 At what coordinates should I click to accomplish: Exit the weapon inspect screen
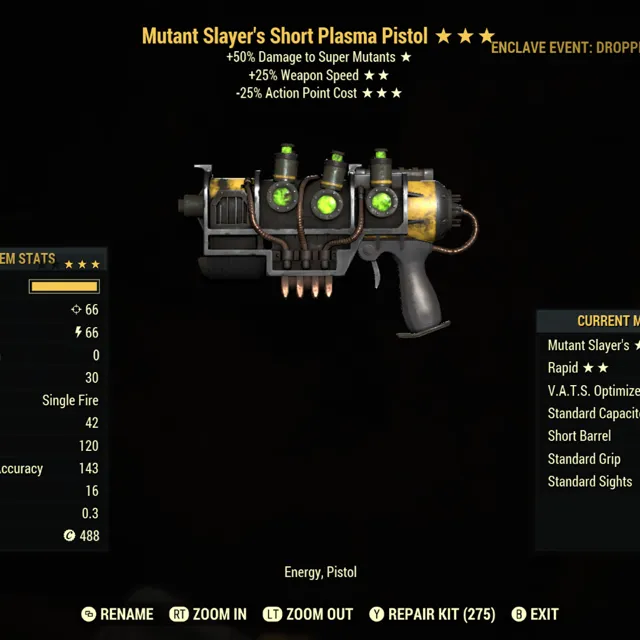[x=535, y=614]
